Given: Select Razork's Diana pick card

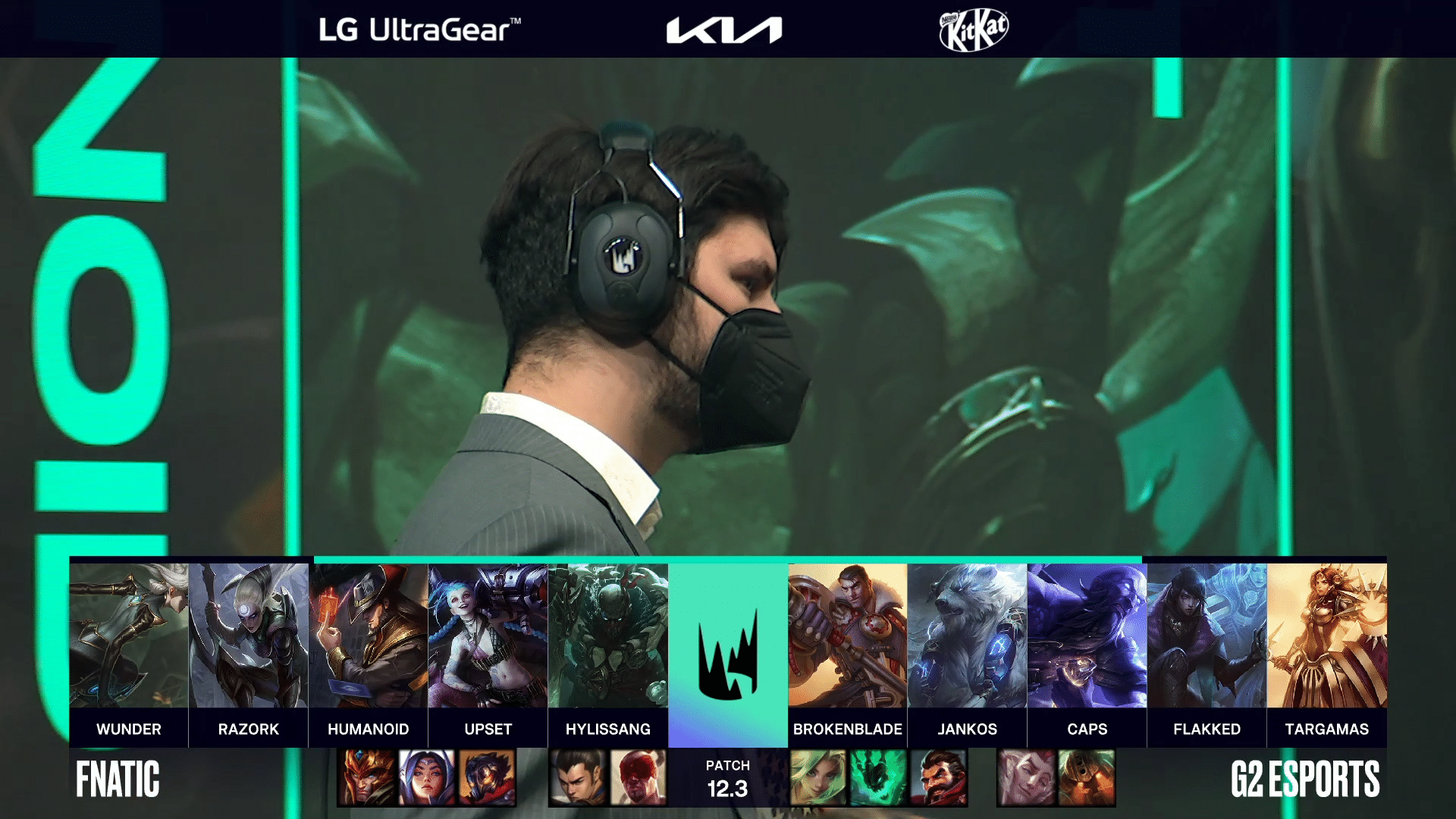Looking at the screenshot, I should coord(249,637).
